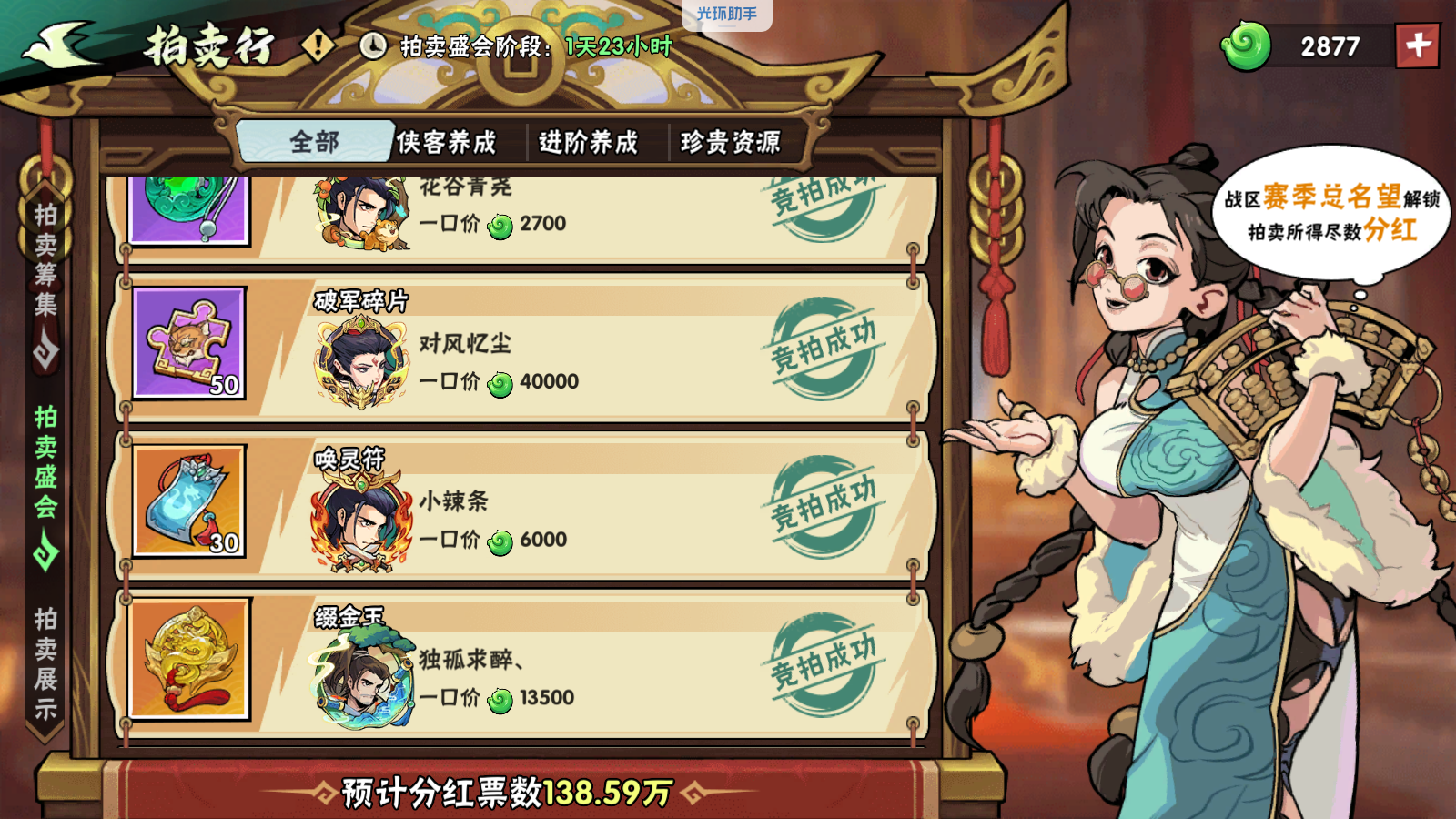Click the green pendant item icon at top
This screenshot has width=1456, height=819.
188,211
